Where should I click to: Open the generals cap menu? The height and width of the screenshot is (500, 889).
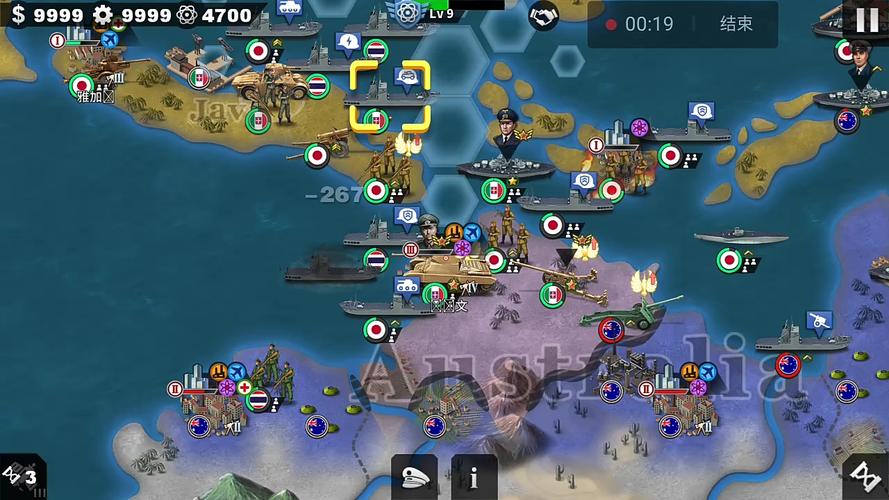(414, 477)
